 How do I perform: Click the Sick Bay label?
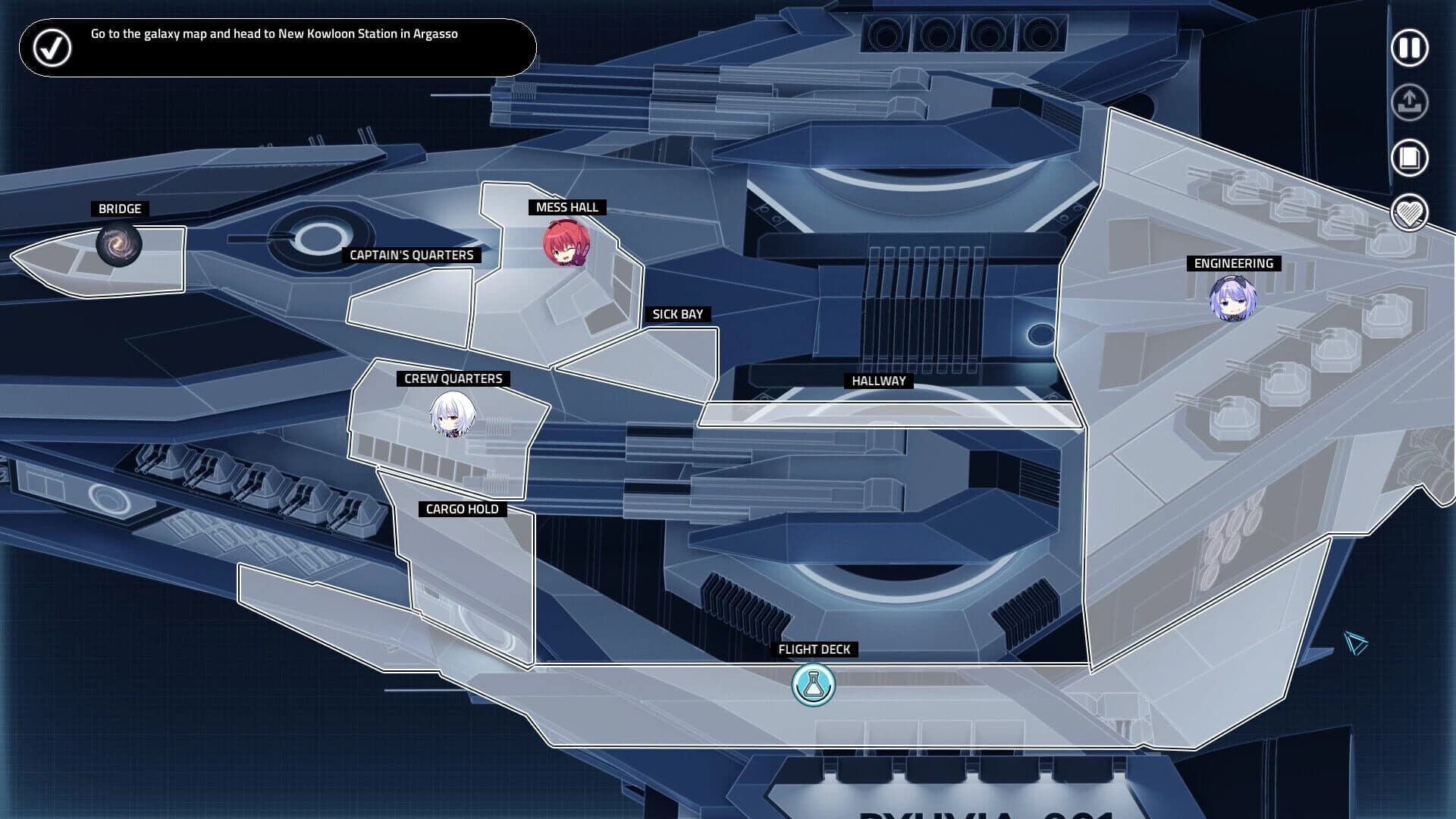pos(679,313)
